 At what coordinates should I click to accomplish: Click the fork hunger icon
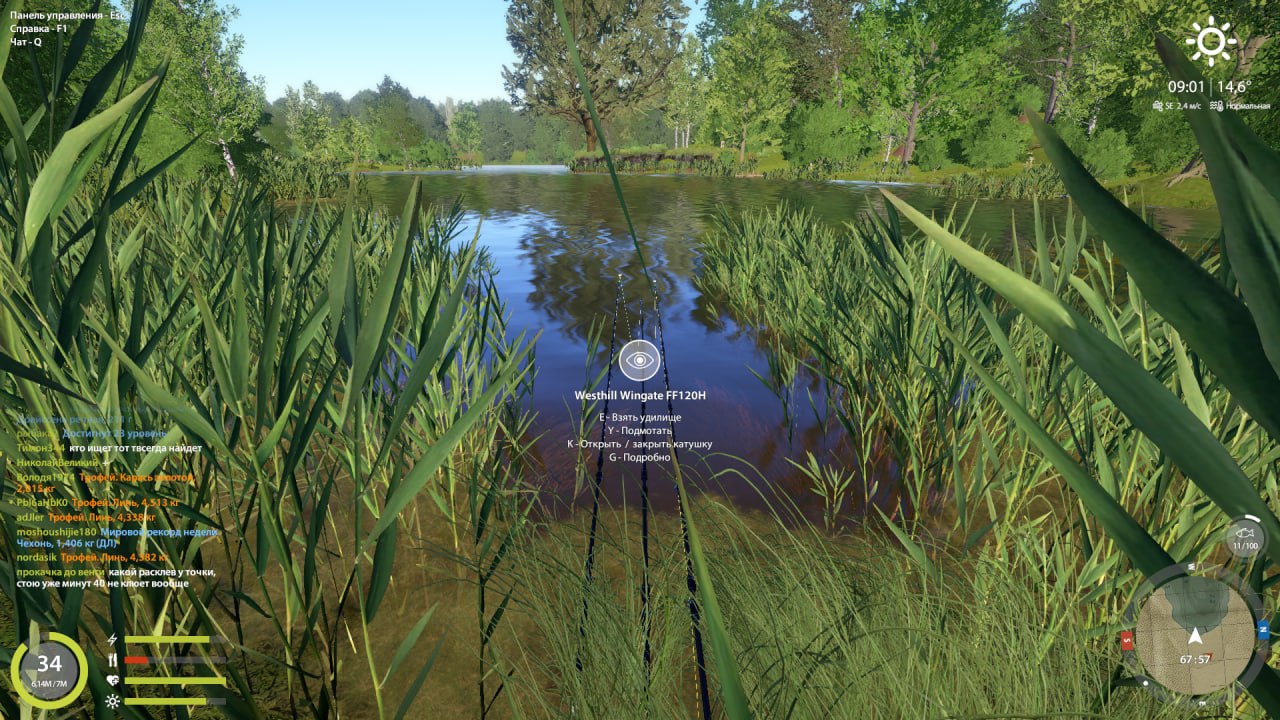[112, 659]
